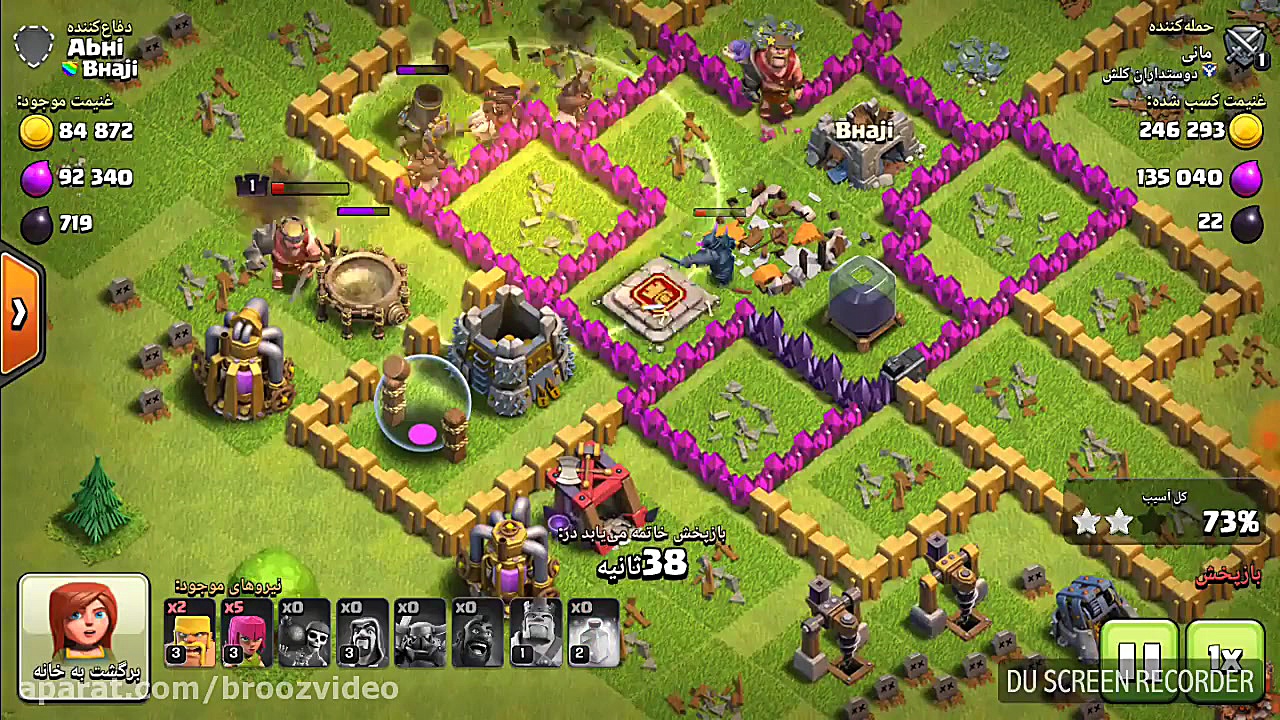Image resolution: width=1280 pixels, height=720 pixels.
Task: Pick the hooded Wizard troop slot
Action: click(362, 633)
